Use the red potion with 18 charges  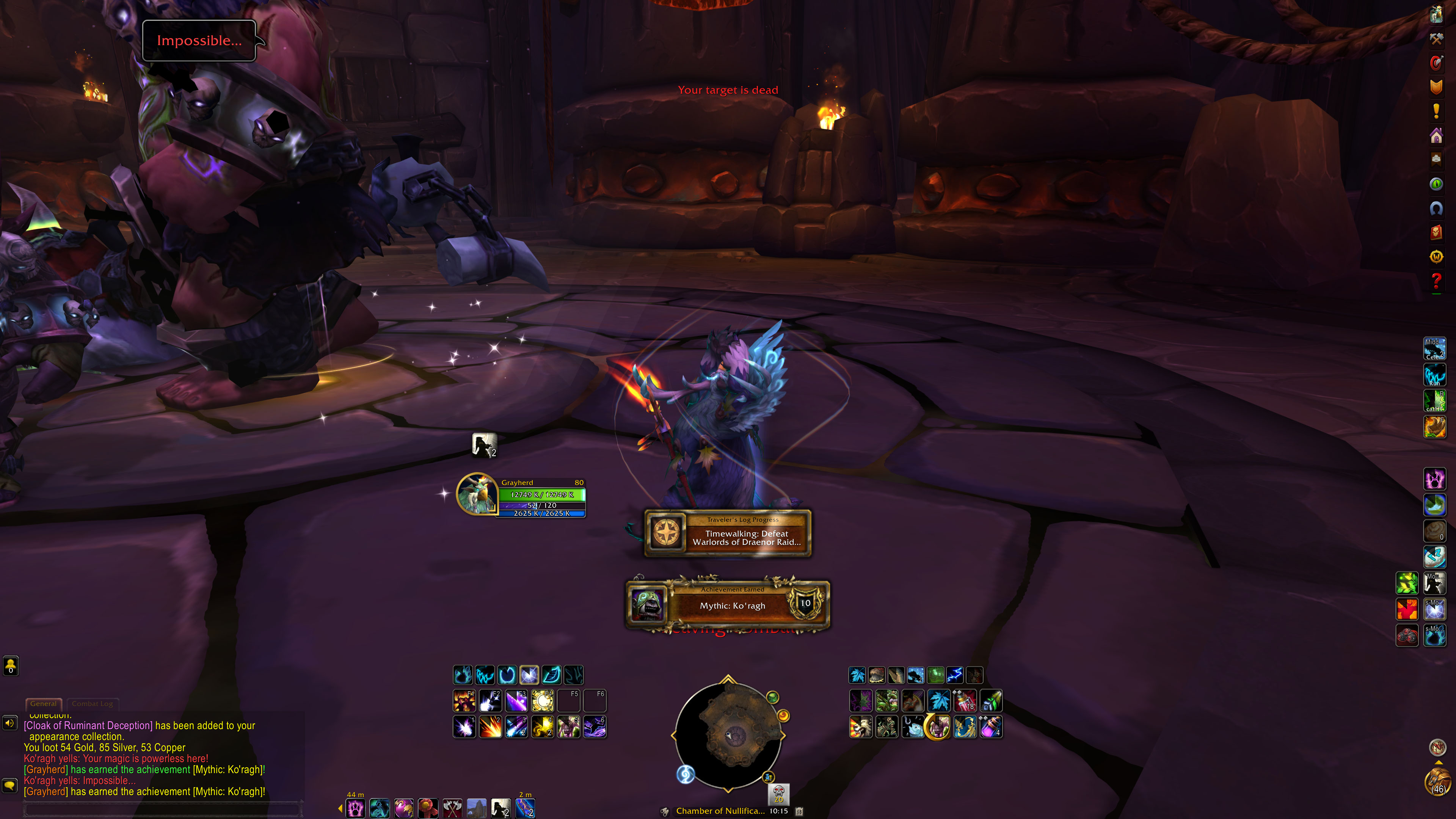965,701
